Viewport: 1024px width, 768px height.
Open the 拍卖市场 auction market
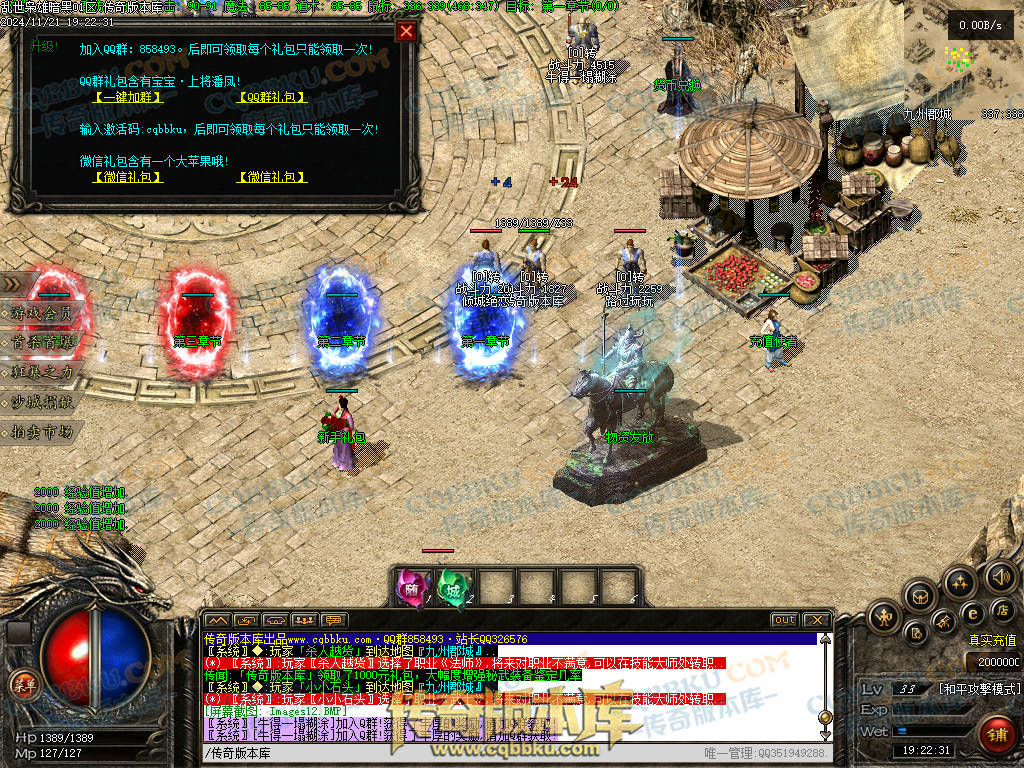42,432
